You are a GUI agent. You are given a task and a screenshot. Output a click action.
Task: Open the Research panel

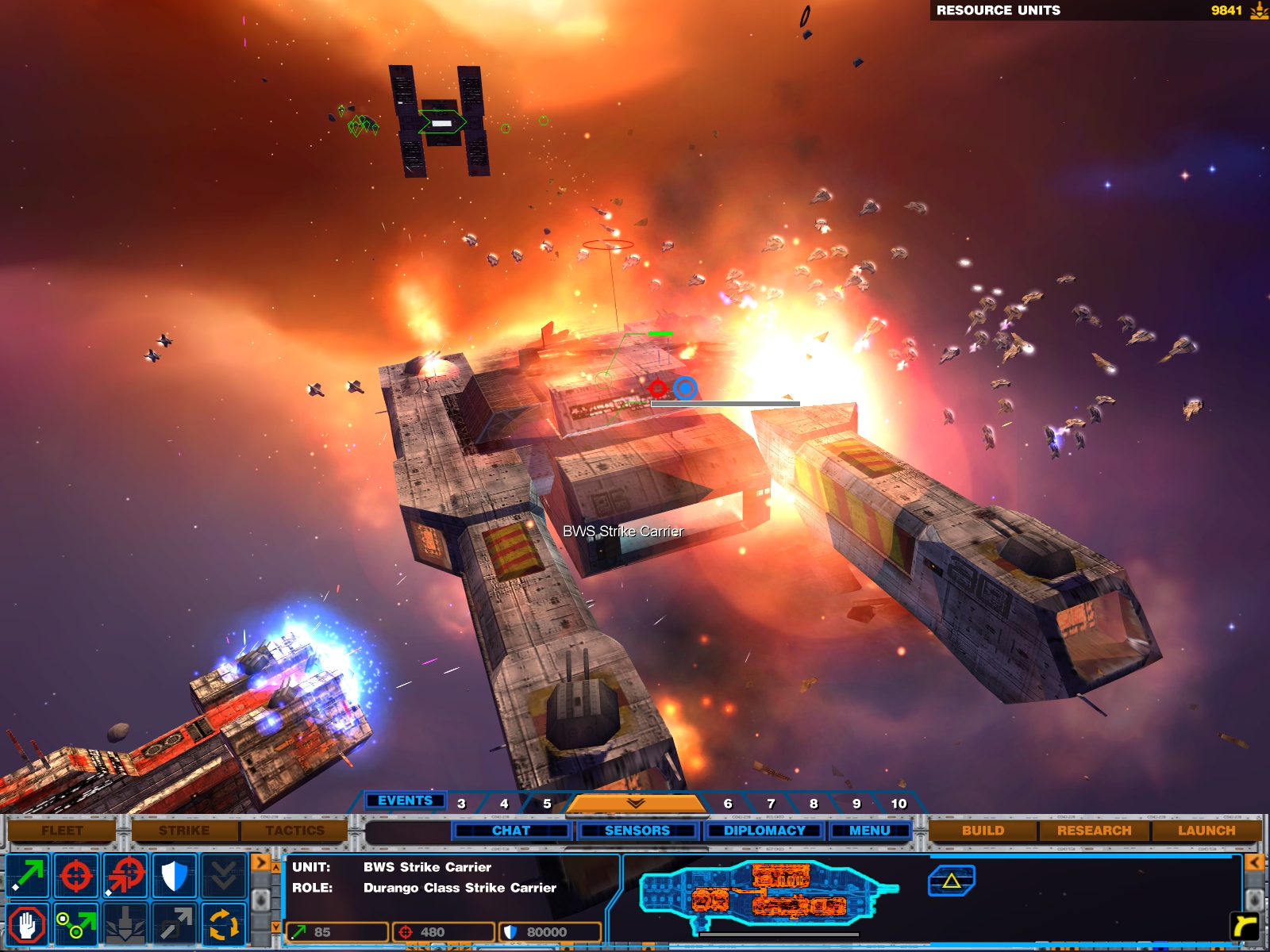tap(1094, 831)
